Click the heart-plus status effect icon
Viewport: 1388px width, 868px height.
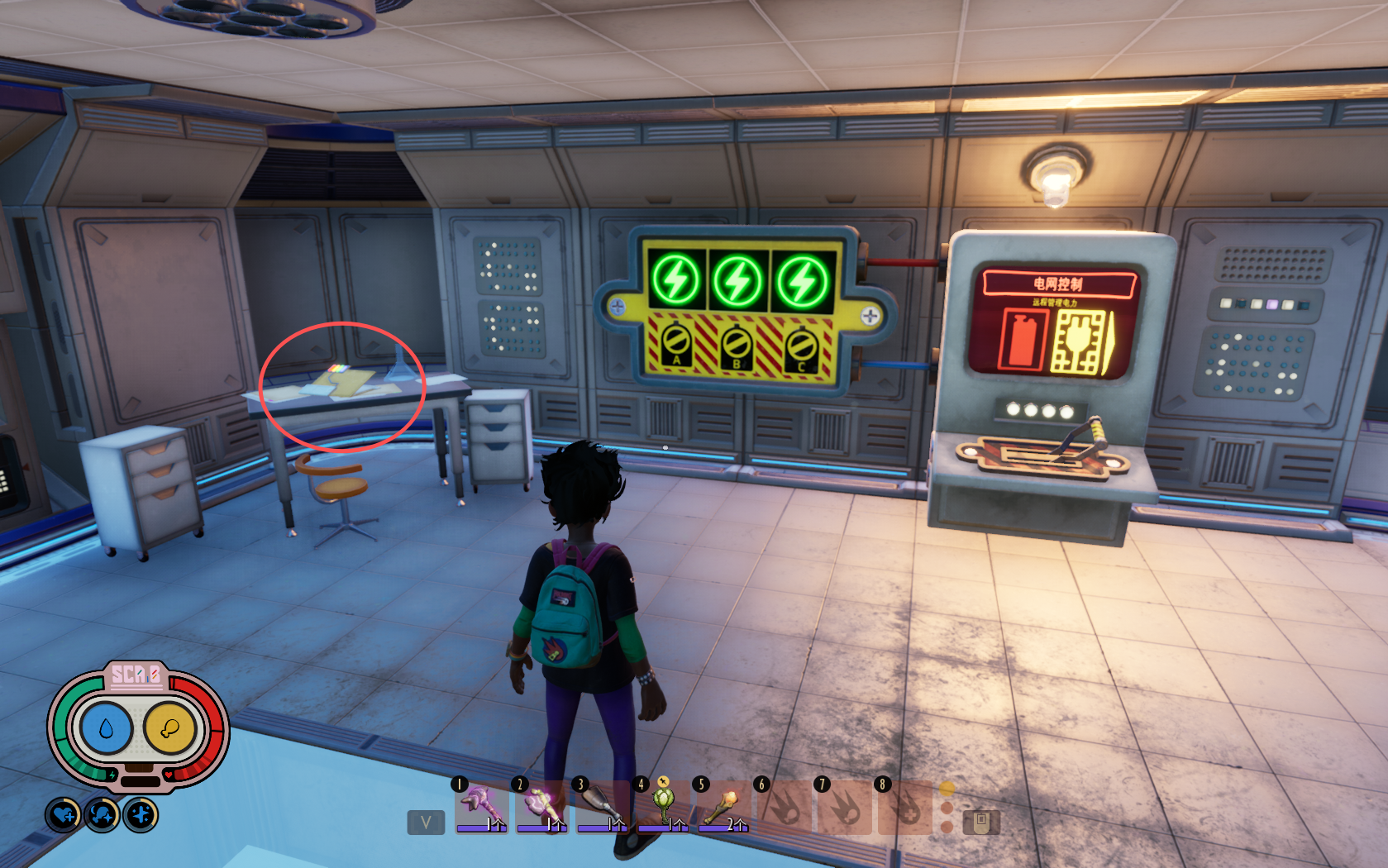[x=63, y=815]
